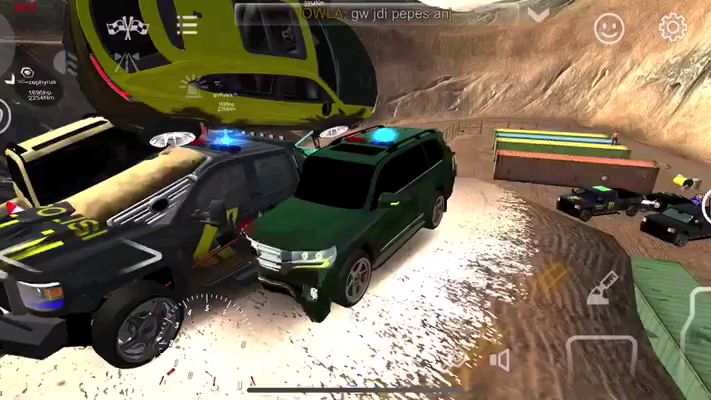Pull the handbrake lever icon
The image size is (711, 400).
coord(601,288)
